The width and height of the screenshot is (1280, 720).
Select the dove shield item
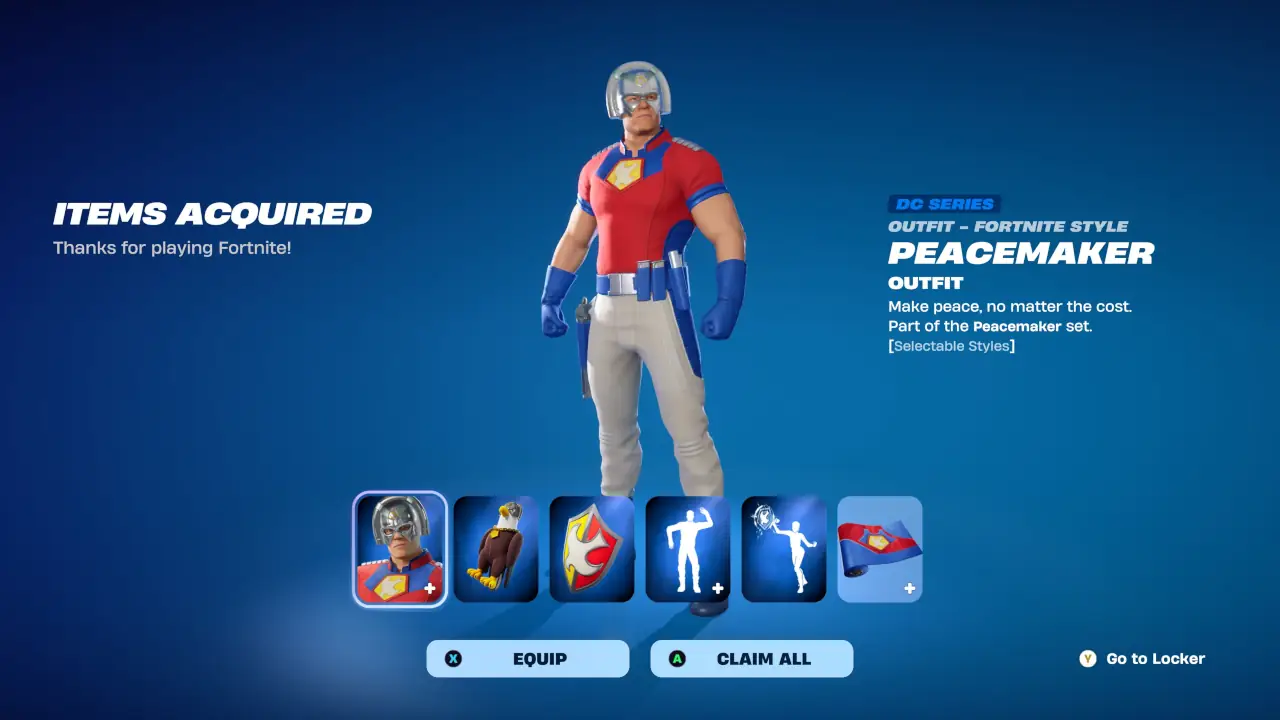coord(591,548)
